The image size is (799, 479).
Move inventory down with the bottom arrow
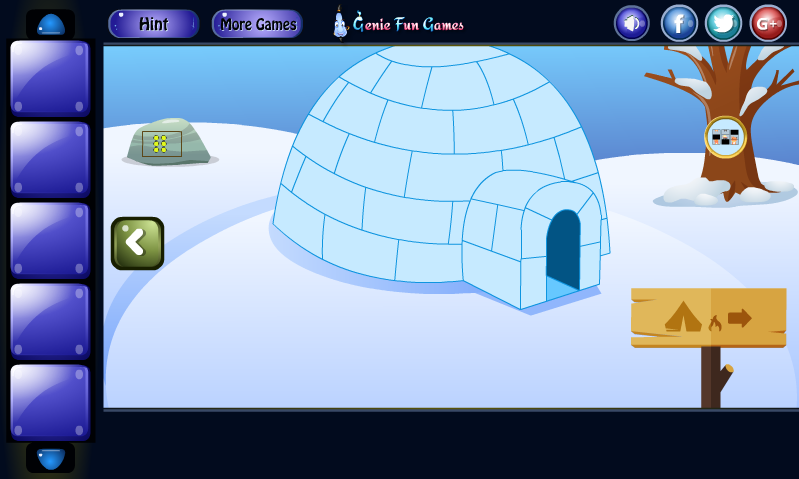tap(50, 458)
